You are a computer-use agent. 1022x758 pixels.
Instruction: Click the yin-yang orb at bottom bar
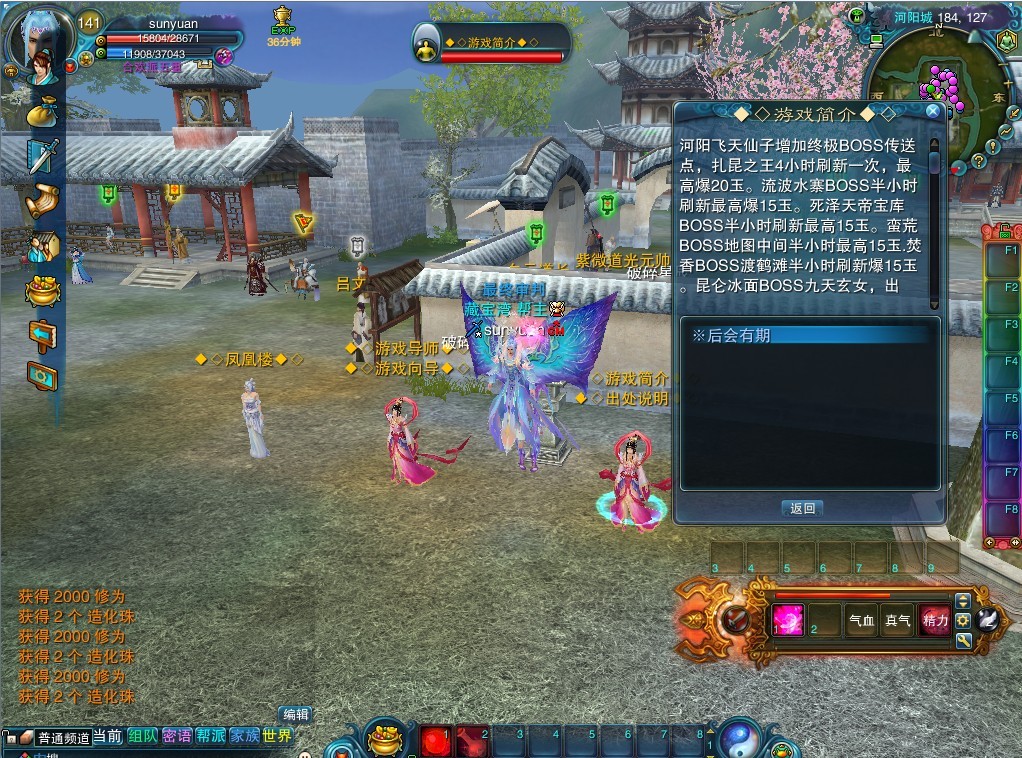point(741,738)
